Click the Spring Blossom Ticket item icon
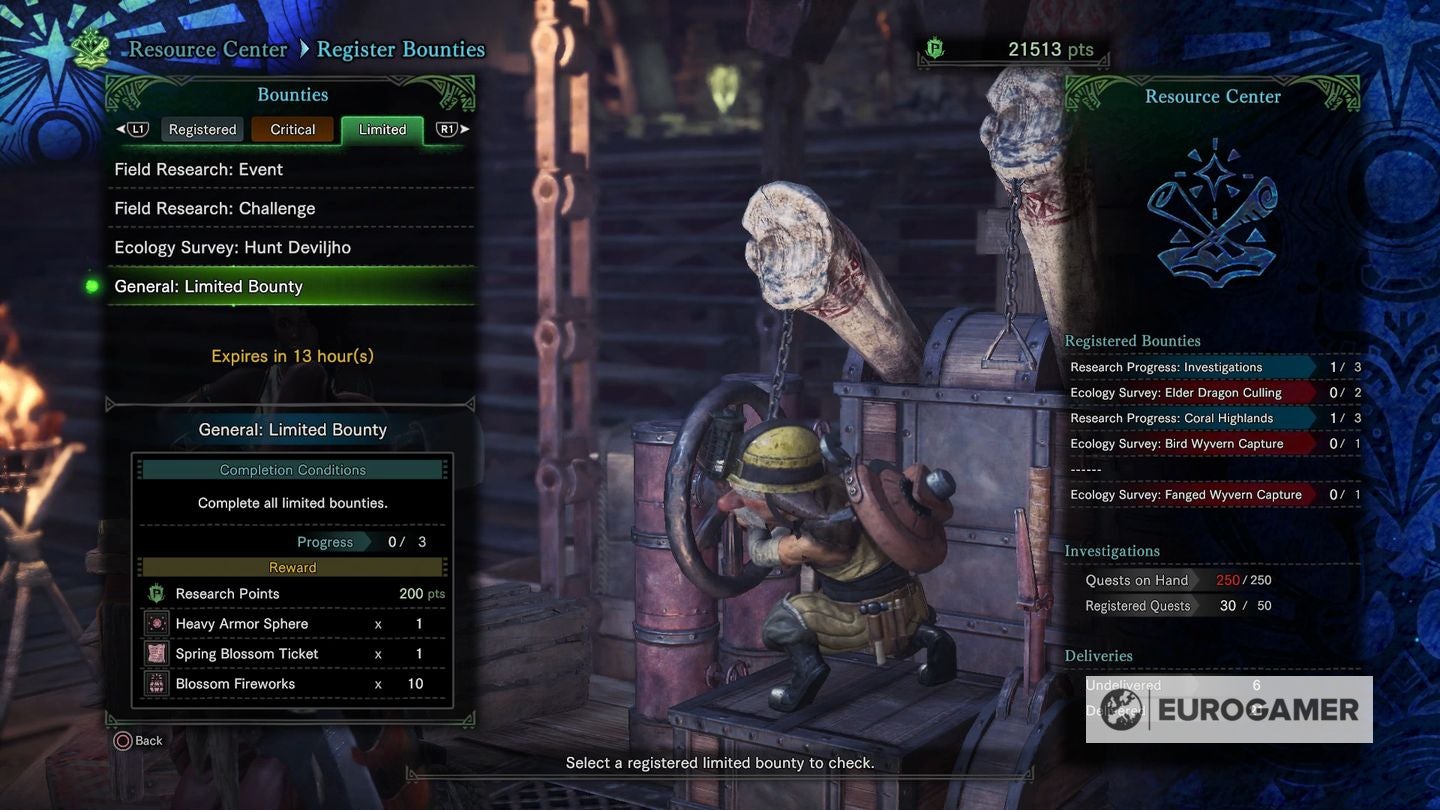The height and width of the screenshot is (810, 1440). pos(157,653)
